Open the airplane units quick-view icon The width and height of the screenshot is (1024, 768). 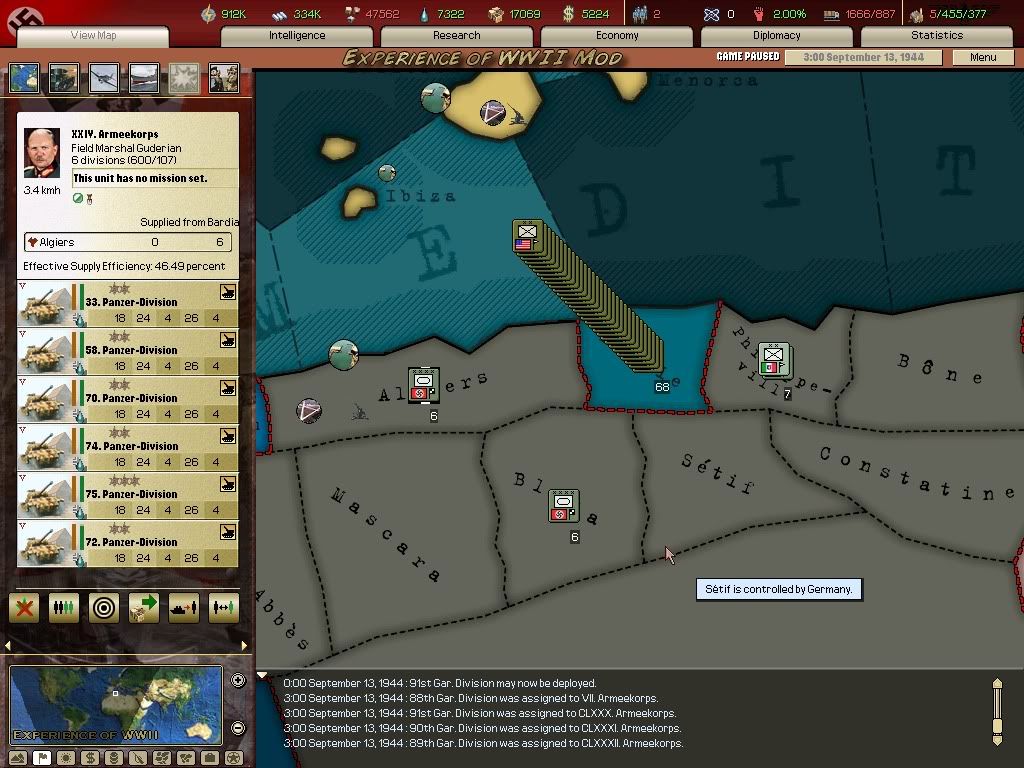(103, 78)
